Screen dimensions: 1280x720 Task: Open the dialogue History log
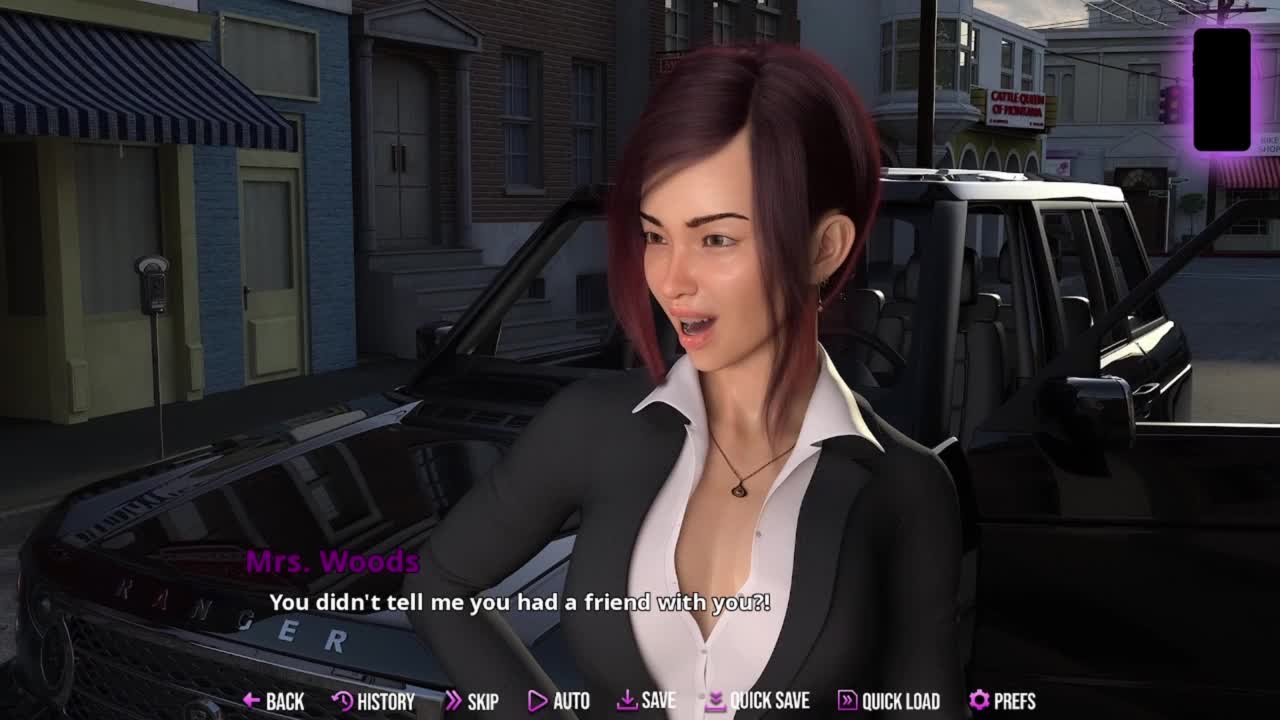373,701
